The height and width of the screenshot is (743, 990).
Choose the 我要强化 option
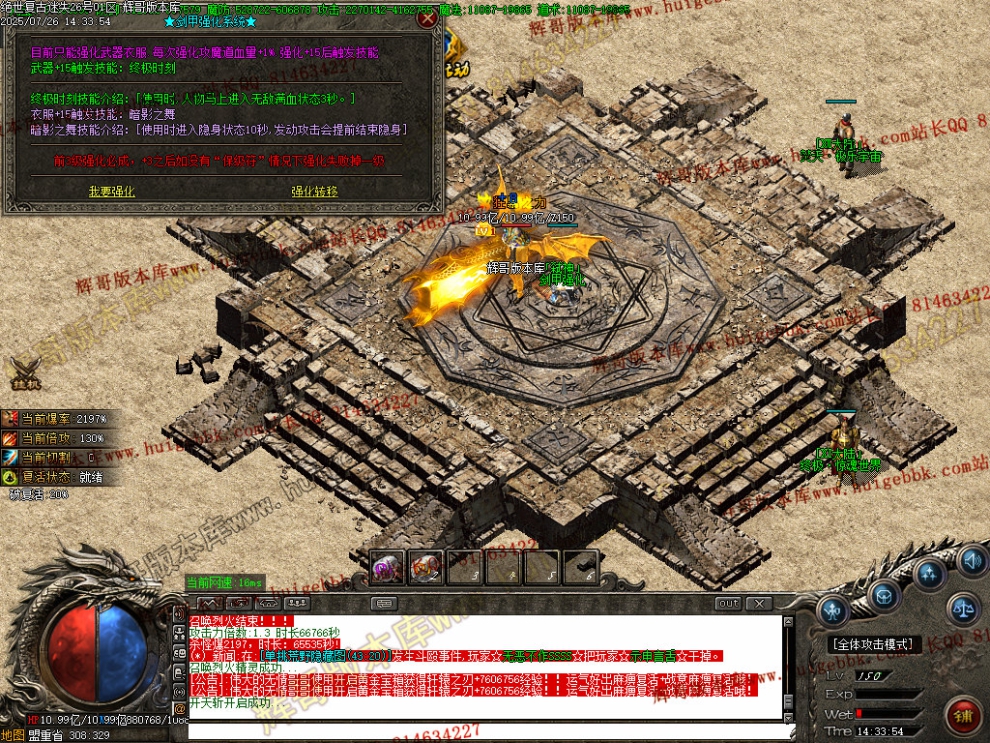111,191
